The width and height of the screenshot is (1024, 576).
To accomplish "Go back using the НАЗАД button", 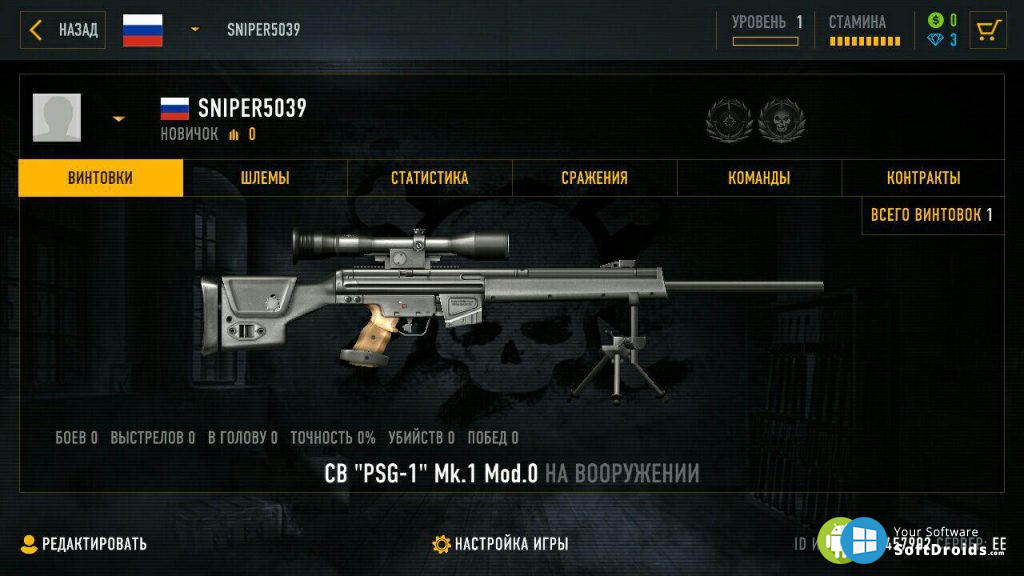I will coord(63,30).
